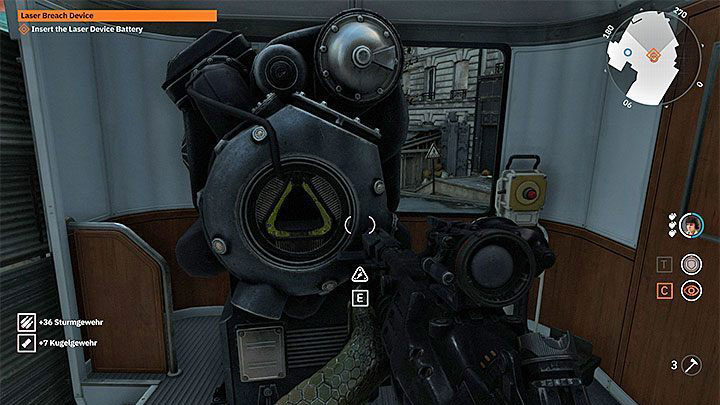Click the Kugelgewehr ammo pickup icon
This screenshot has height=405, width=720.
26,344
